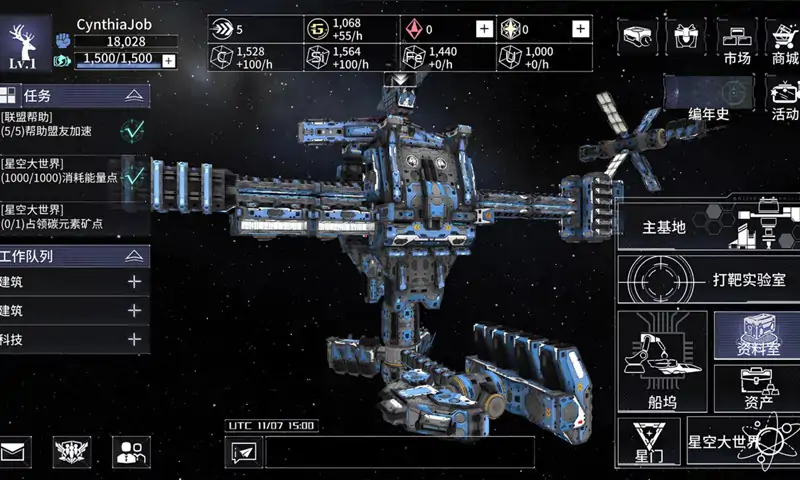Open the 资料室 archive room
800x480 pixels.
[x=756, y=336]
